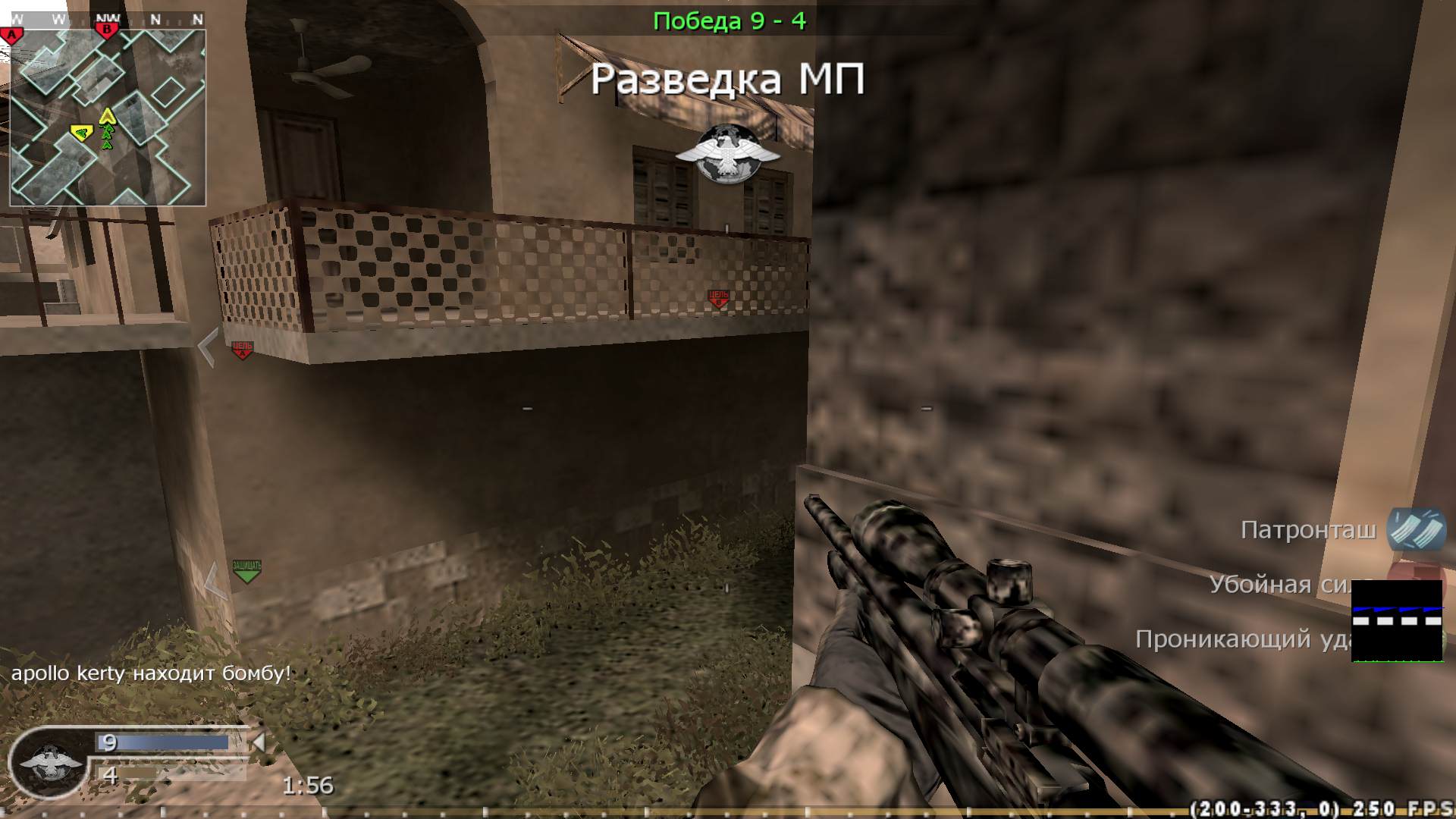Viewport: 1456px width, 819px height.
Task: Click the Победа 9 - 4 score text
Action: pyautogui.click(x=730, y=21)
